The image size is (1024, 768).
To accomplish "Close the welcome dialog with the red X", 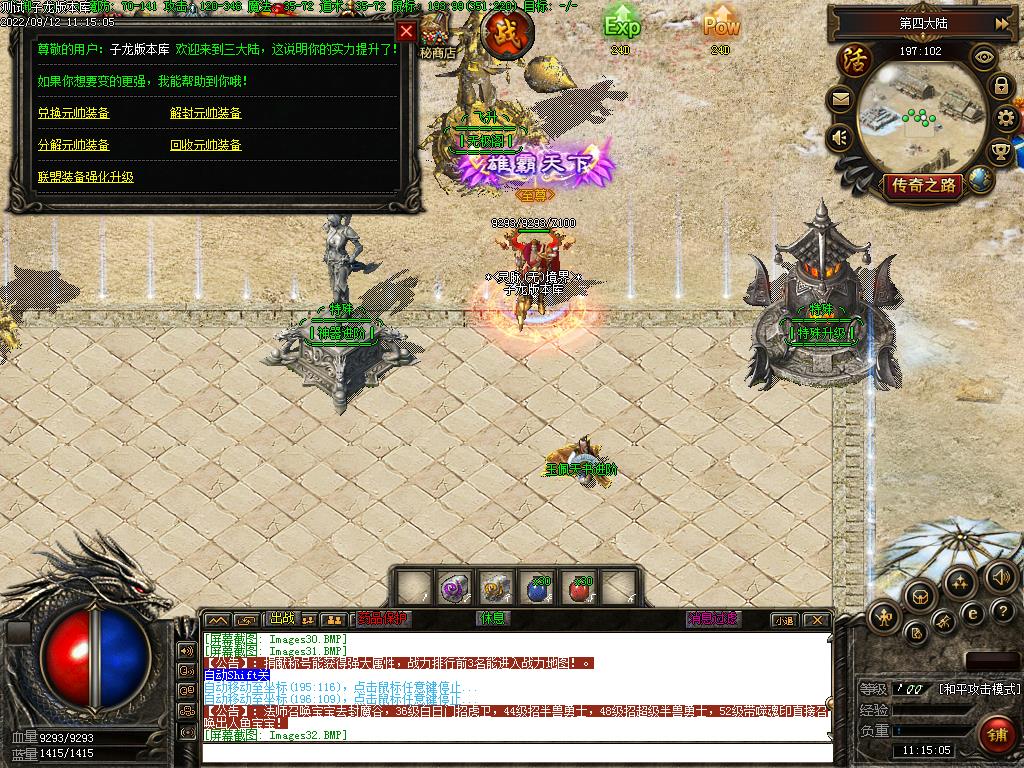I will 406,31.
